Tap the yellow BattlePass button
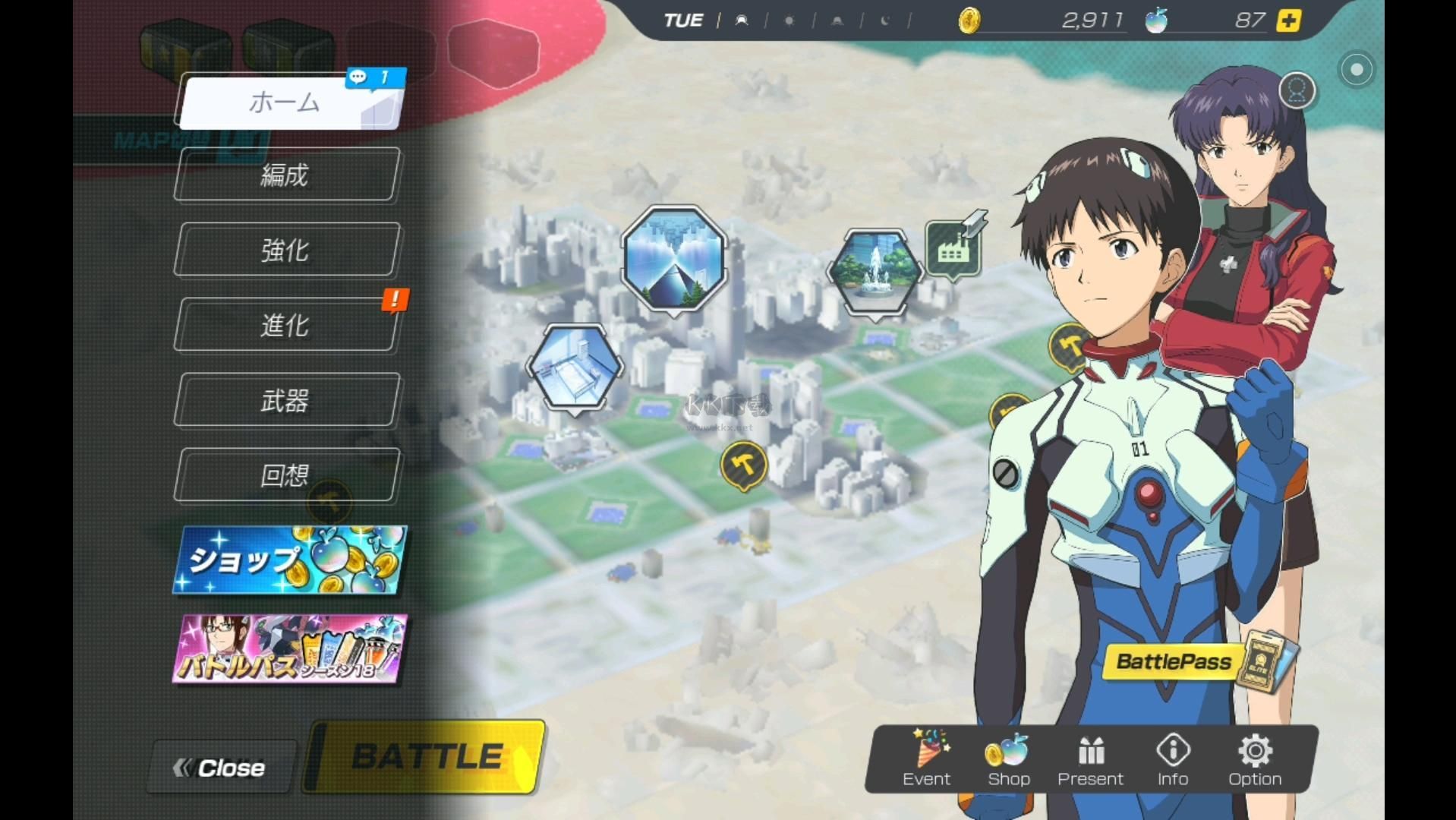 coord(1174,661)
